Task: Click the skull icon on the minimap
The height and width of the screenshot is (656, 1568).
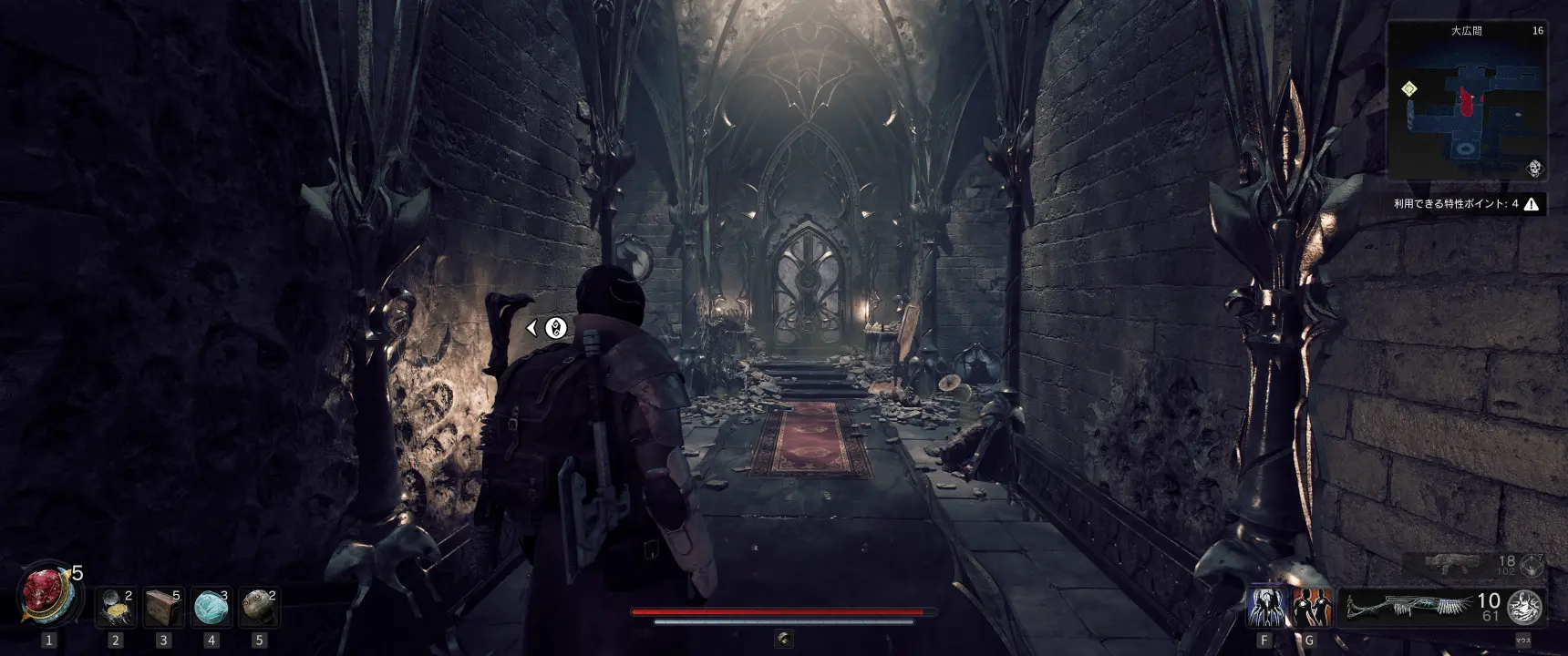Action: pyautogui.click(x=1534, y=168)
